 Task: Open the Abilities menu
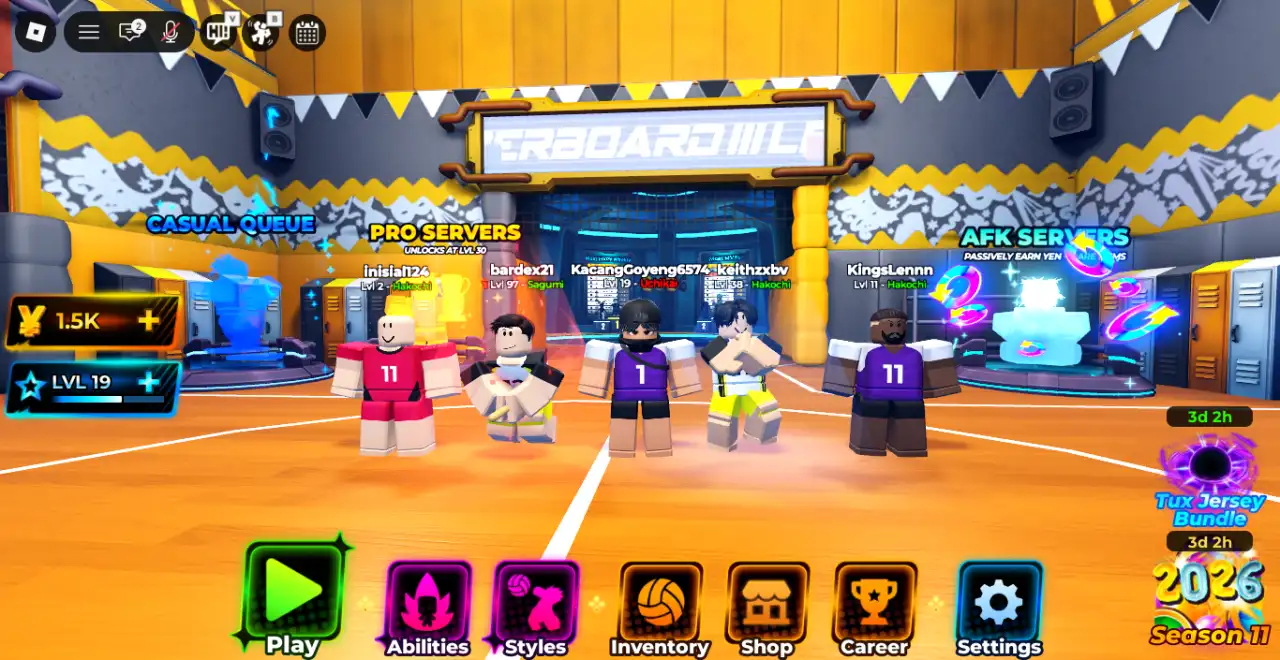429,601
